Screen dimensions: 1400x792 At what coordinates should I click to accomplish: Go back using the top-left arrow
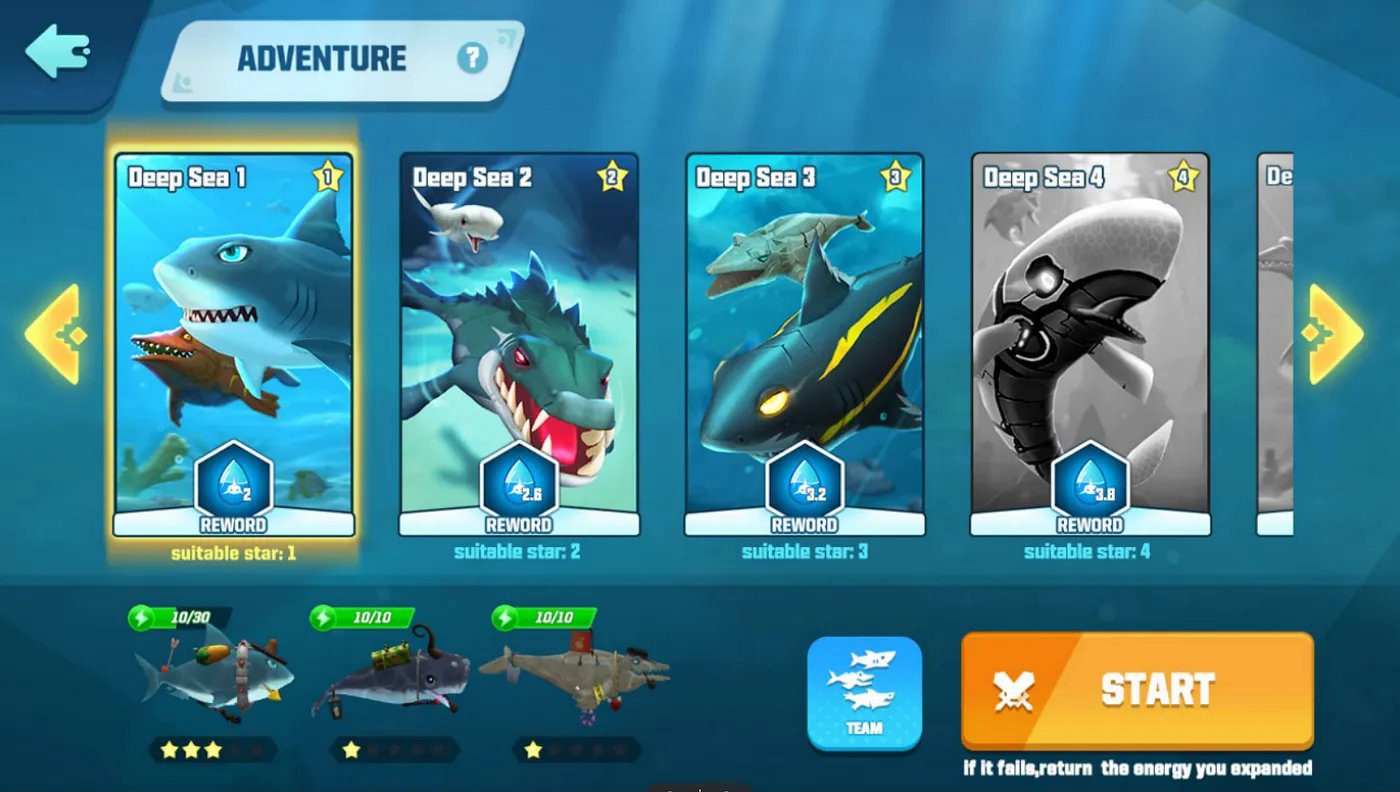[57, 52]
